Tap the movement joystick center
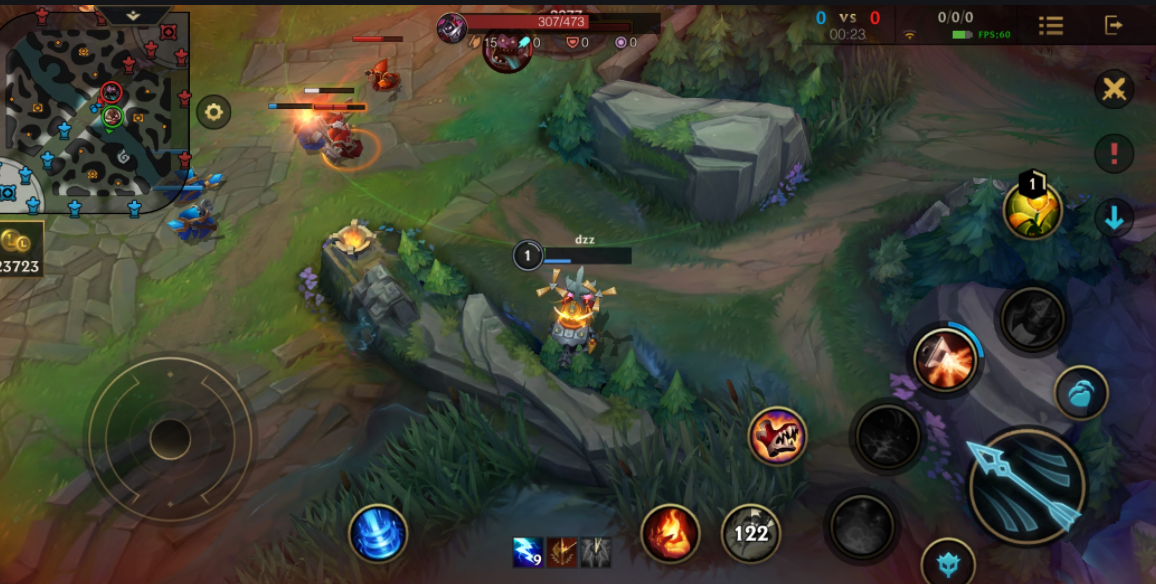Image resolution: width=1156 pixels, height=584 pixels. point(170,438)
